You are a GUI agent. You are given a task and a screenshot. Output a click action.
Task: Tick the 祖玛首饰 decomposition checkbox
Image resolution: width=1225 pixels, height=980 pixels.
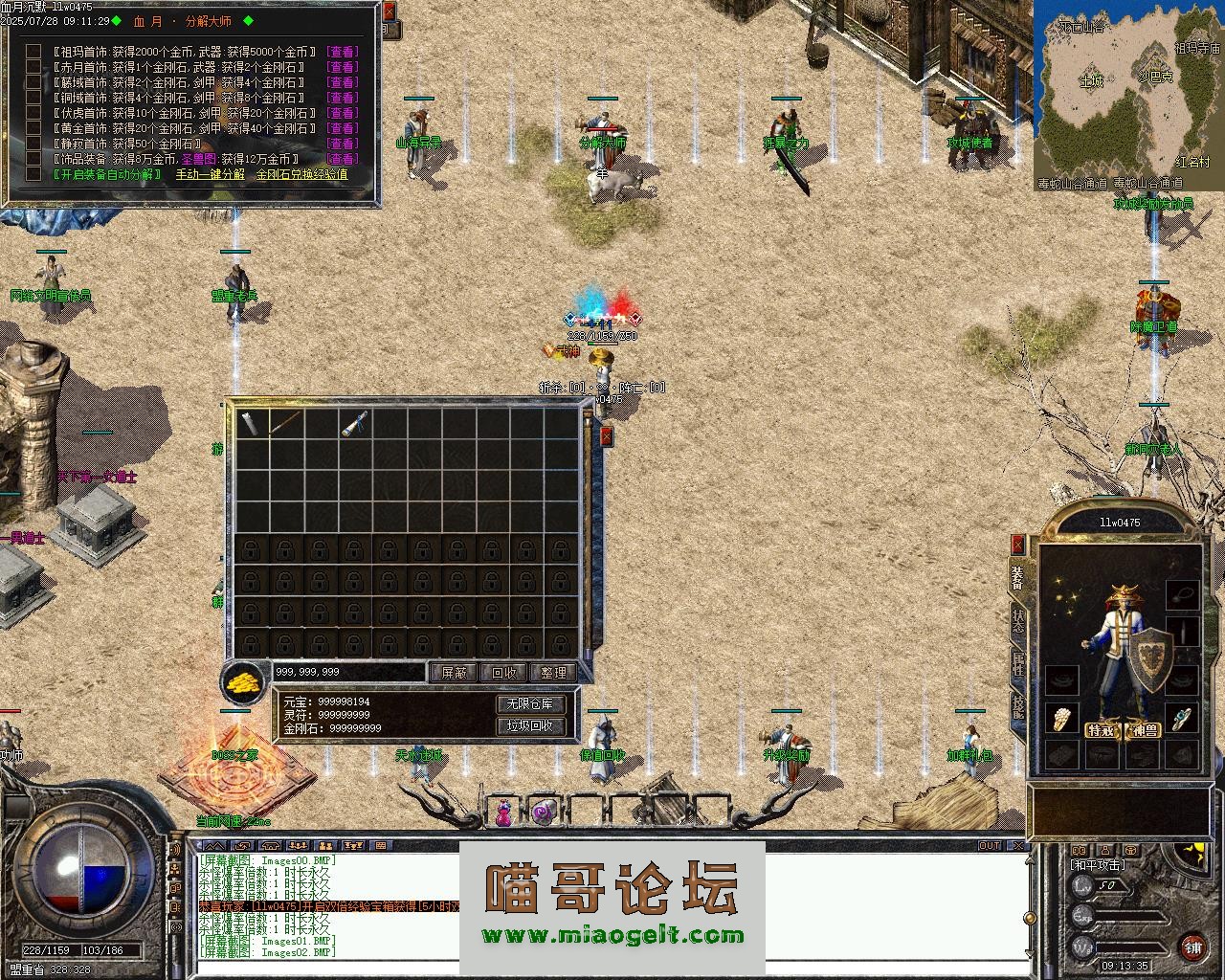[33, 52]
